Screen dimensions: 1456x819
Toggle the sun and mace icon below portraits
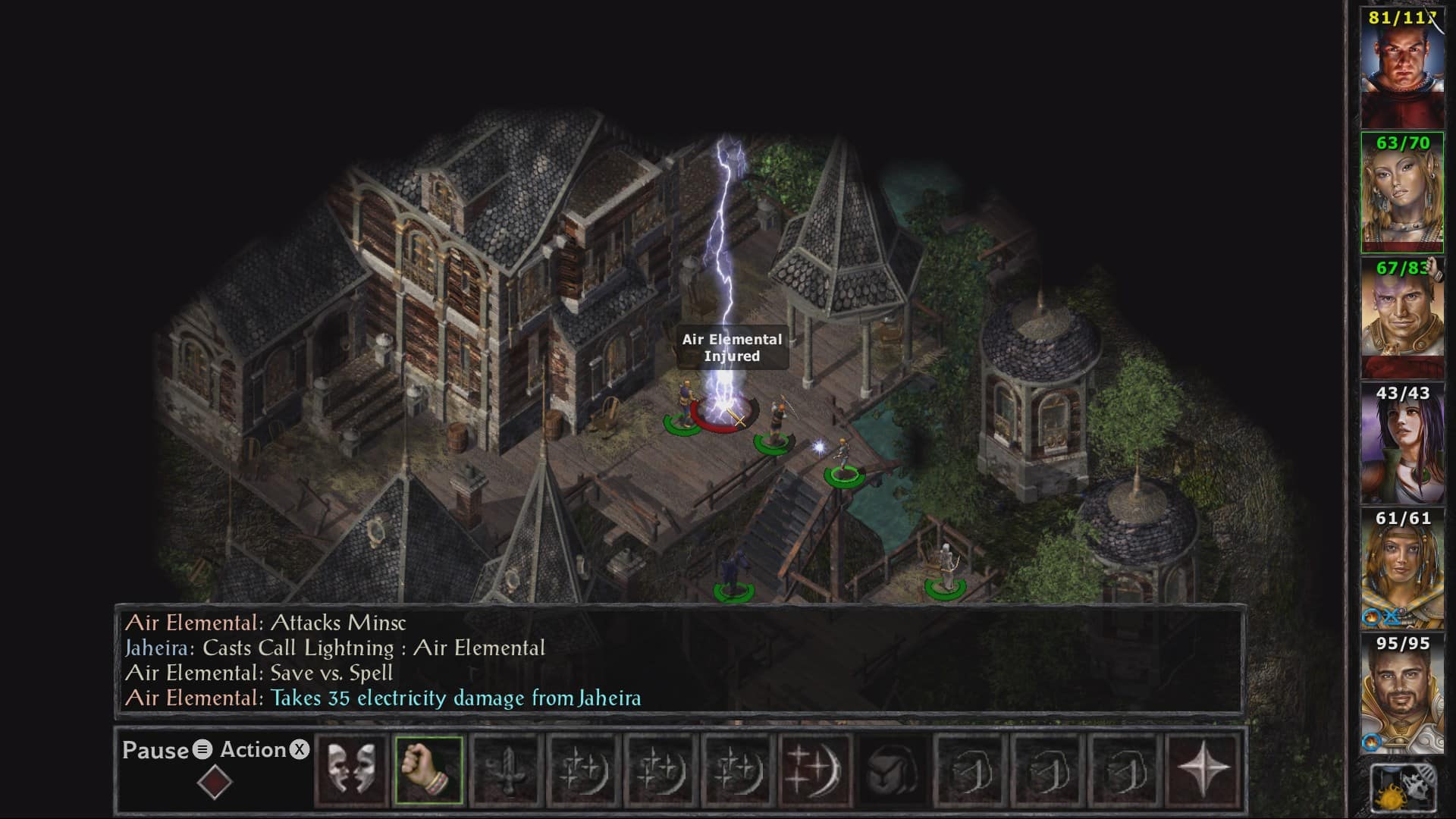pos(1403,789)
